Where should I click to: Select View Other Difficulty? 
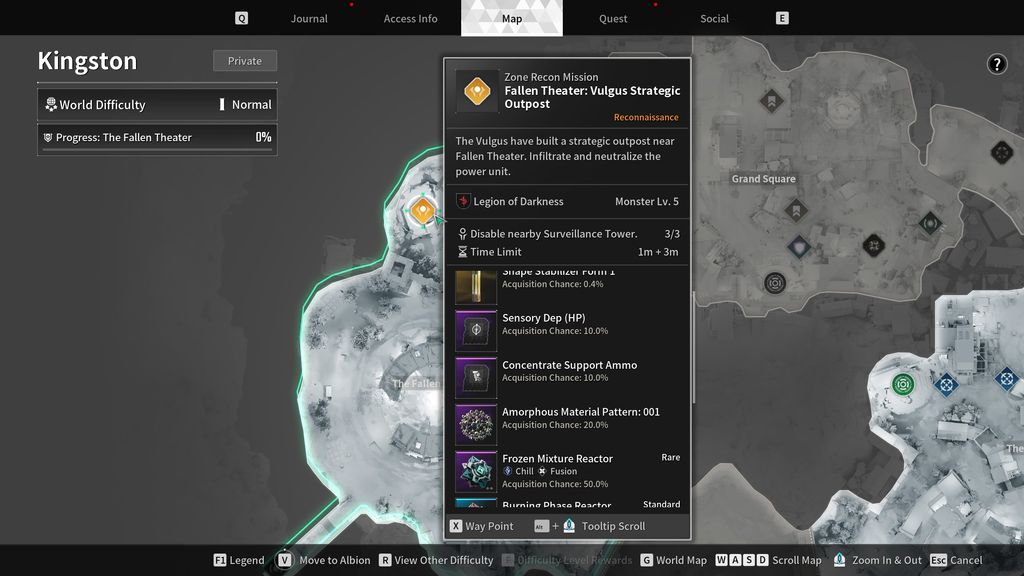click(435, 560)
